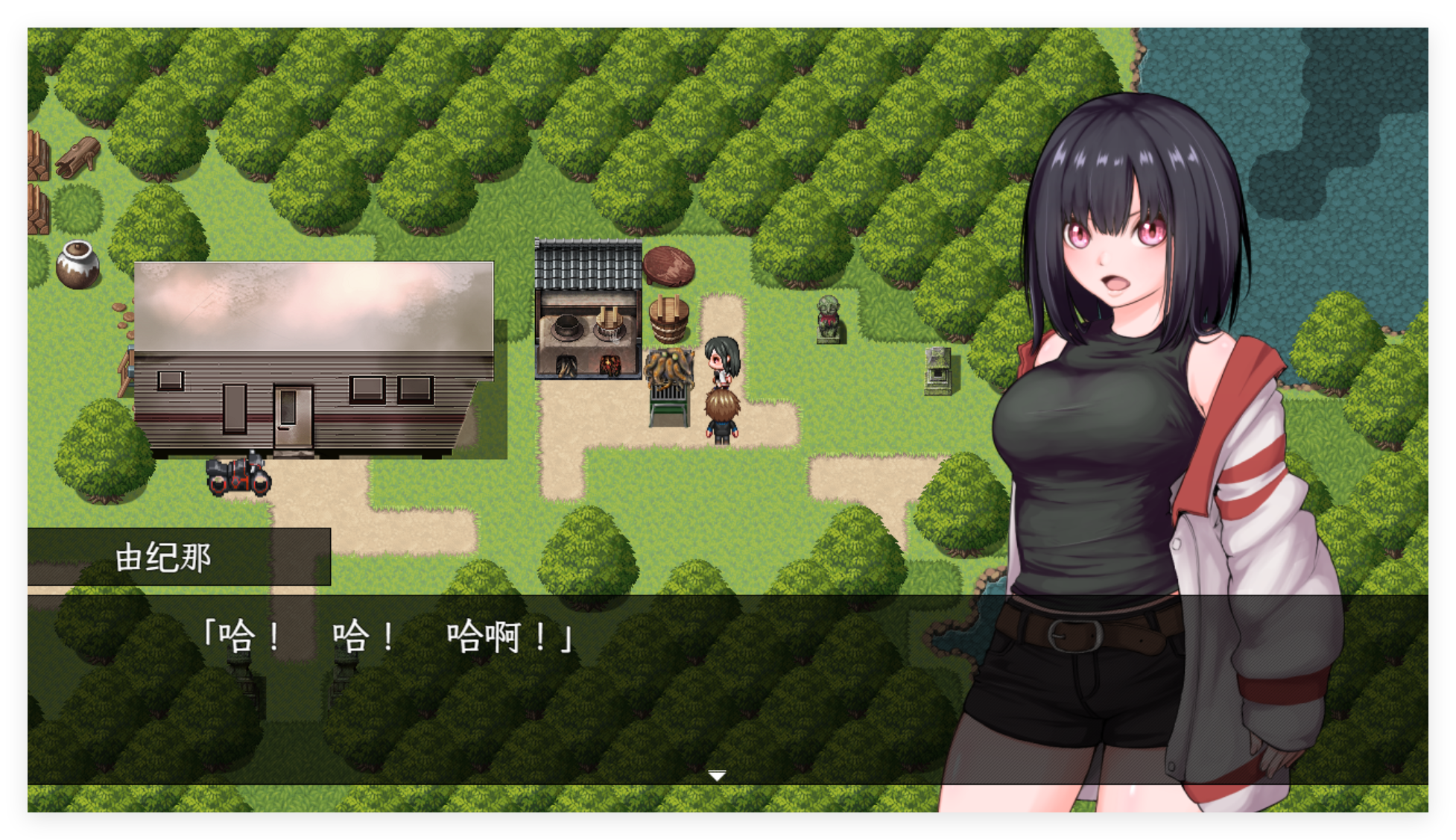
Task: Click the small shrine stone lantern
Action: point(937,373)
